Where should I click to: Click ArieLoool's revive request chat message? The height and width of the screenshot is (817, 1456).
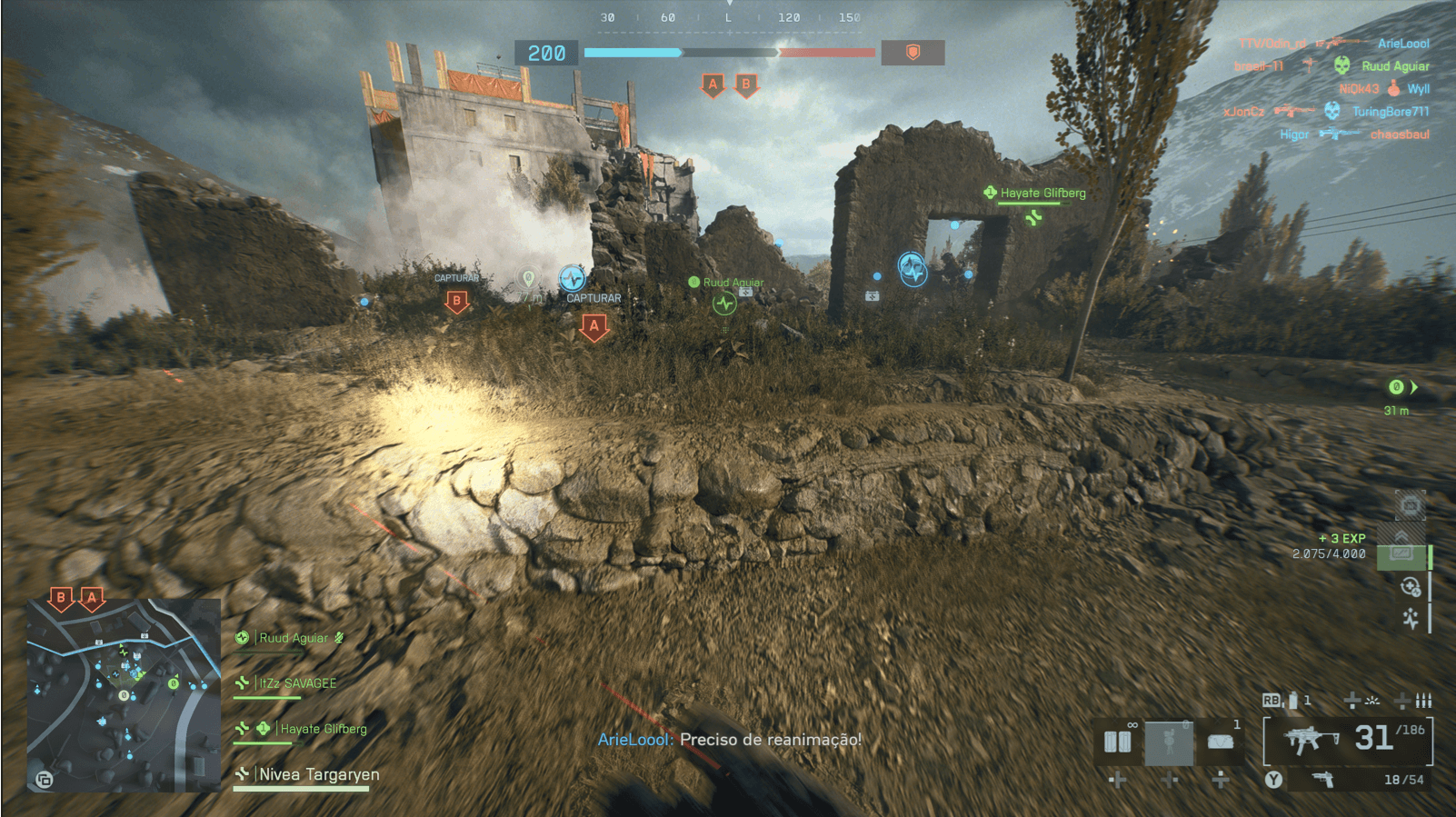[x=729, y=740]
